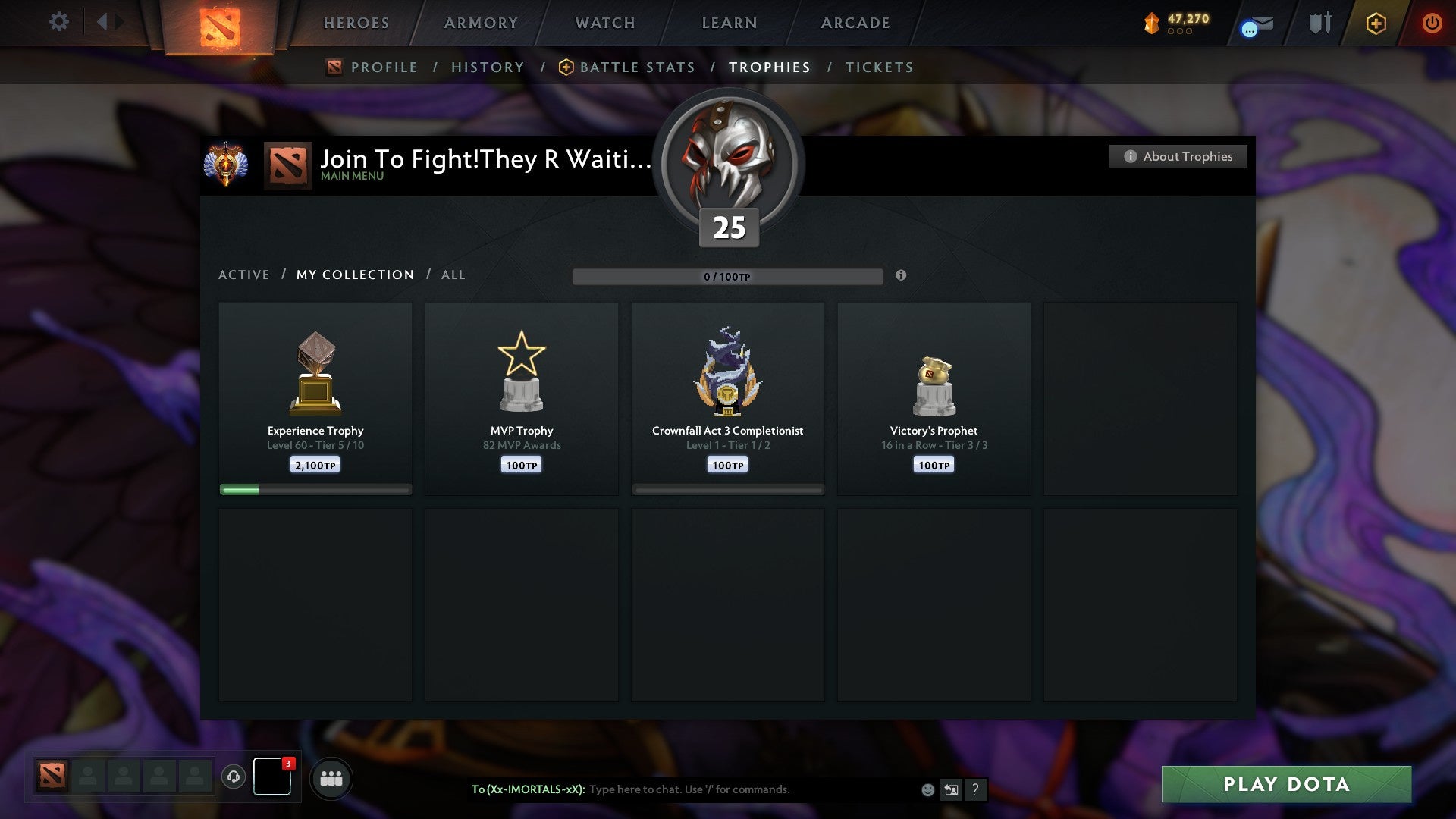Click About Trophies
The width and height of the screenshot is (1456, 819).
(1178, 156)
